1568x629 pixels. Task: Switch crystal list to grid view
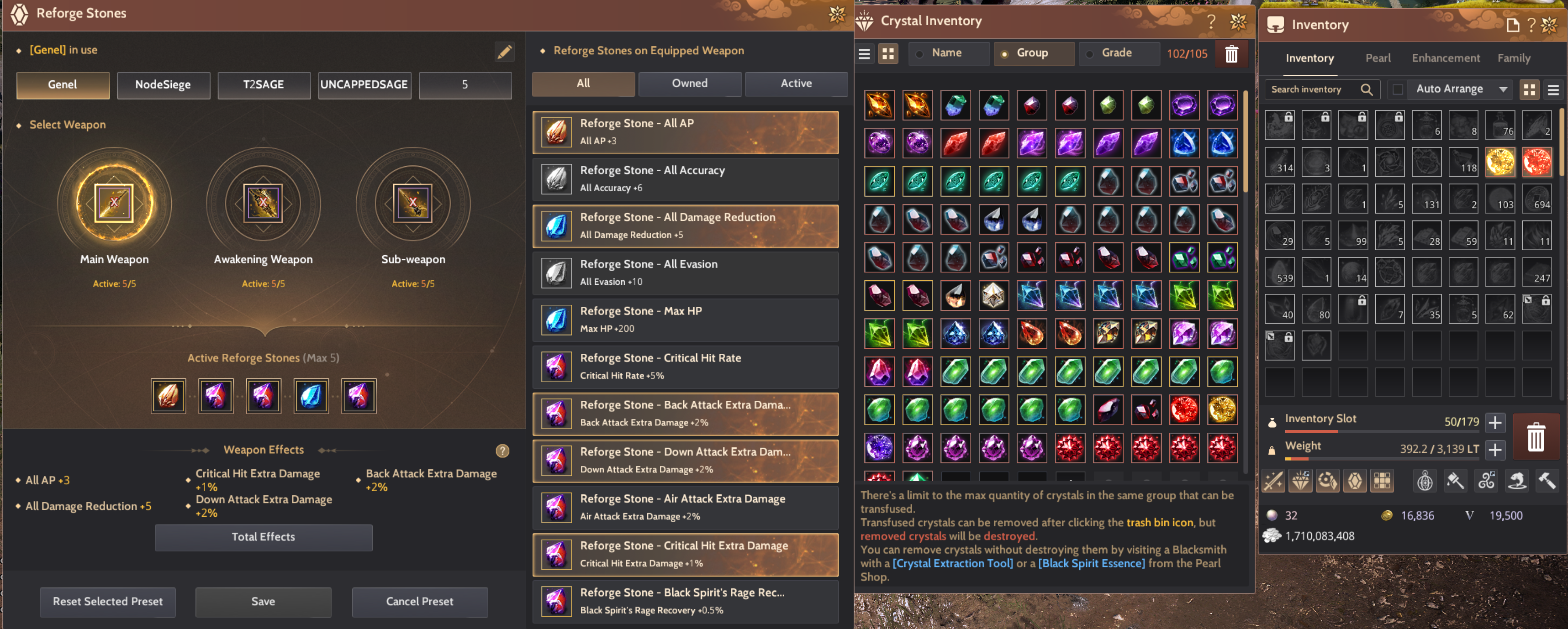888,53
